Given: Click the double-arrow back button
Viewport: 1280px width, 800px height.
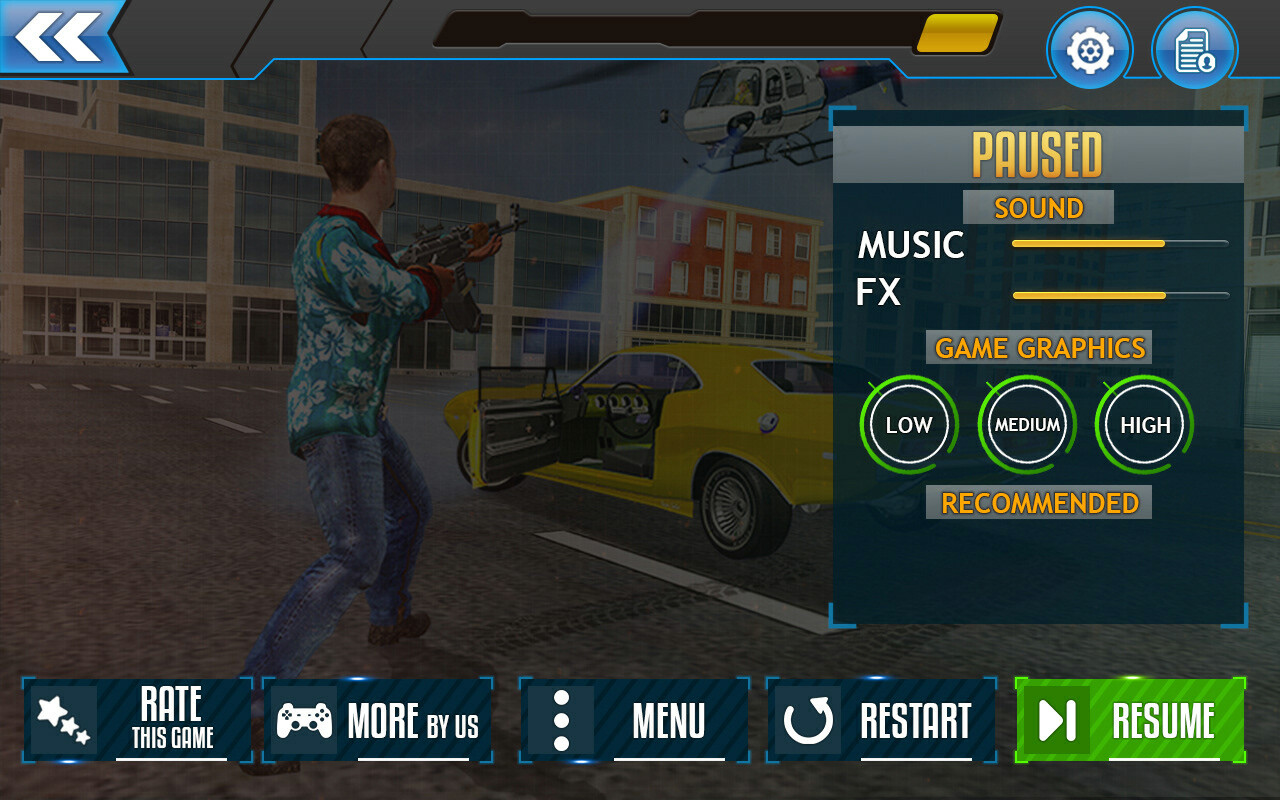Looking at the screenshot, I should [60, 37].
